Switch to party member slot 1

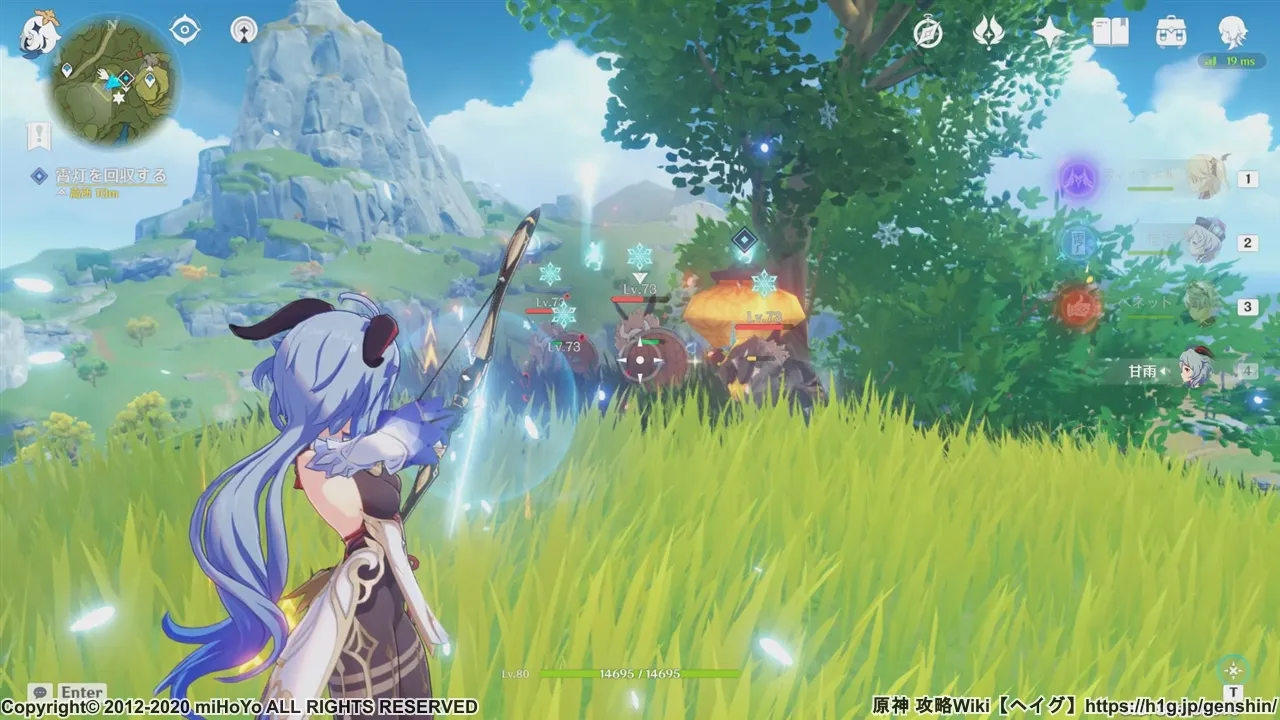[x=1207, y=178]
